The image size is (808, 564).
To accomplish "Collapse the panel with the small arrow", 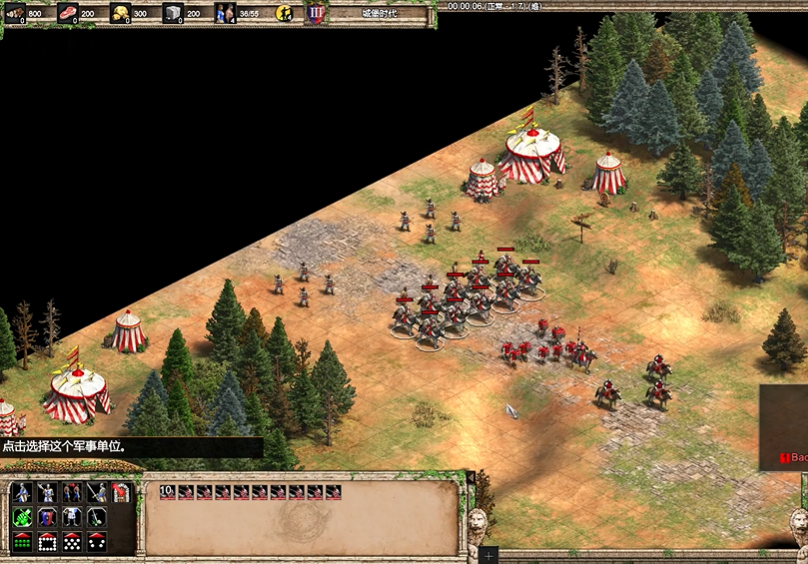I will coord(470,478).
